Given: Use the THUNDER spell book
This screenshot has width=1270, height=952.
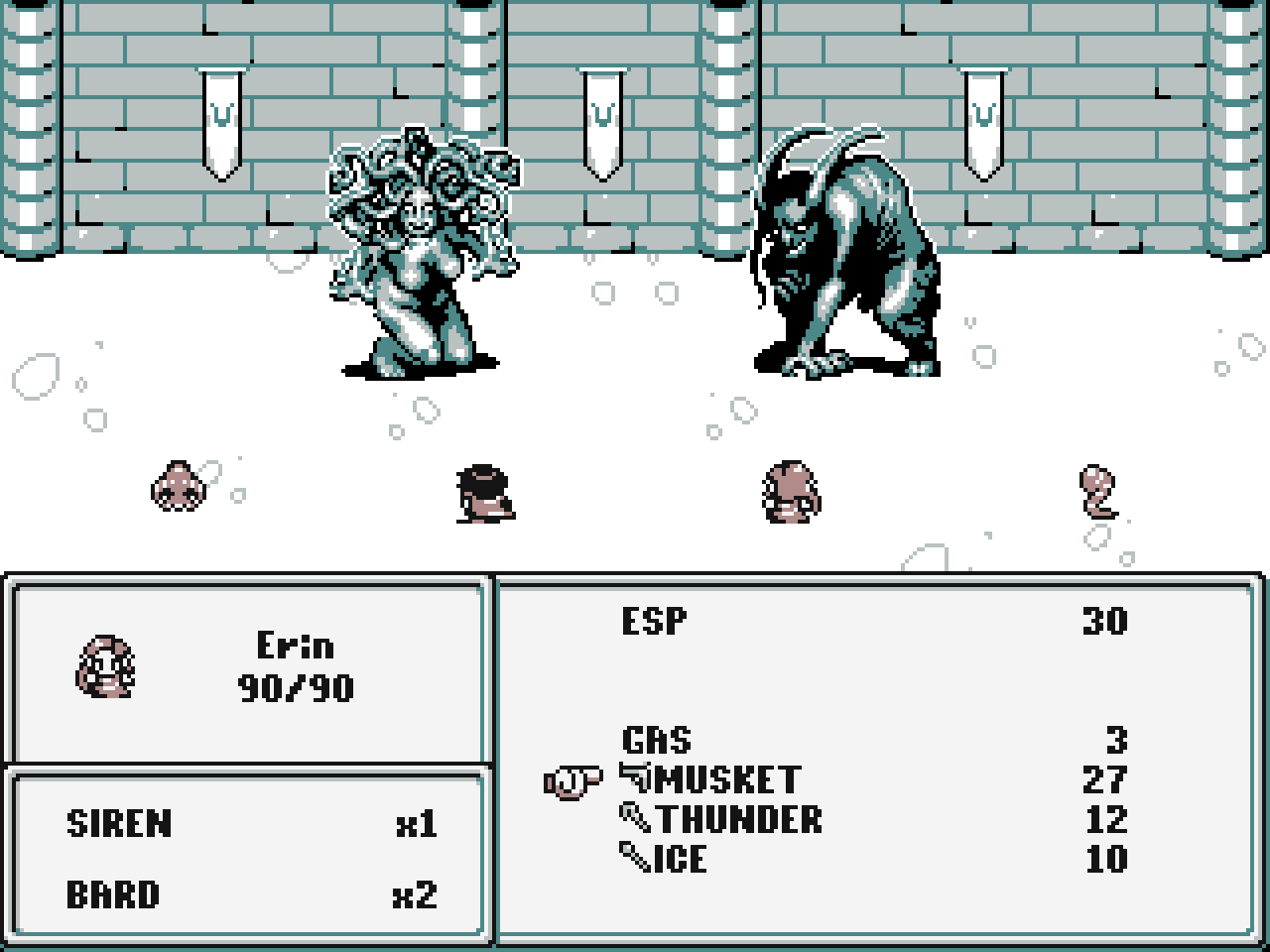Looking at the screenshot, I should point(738,820).
